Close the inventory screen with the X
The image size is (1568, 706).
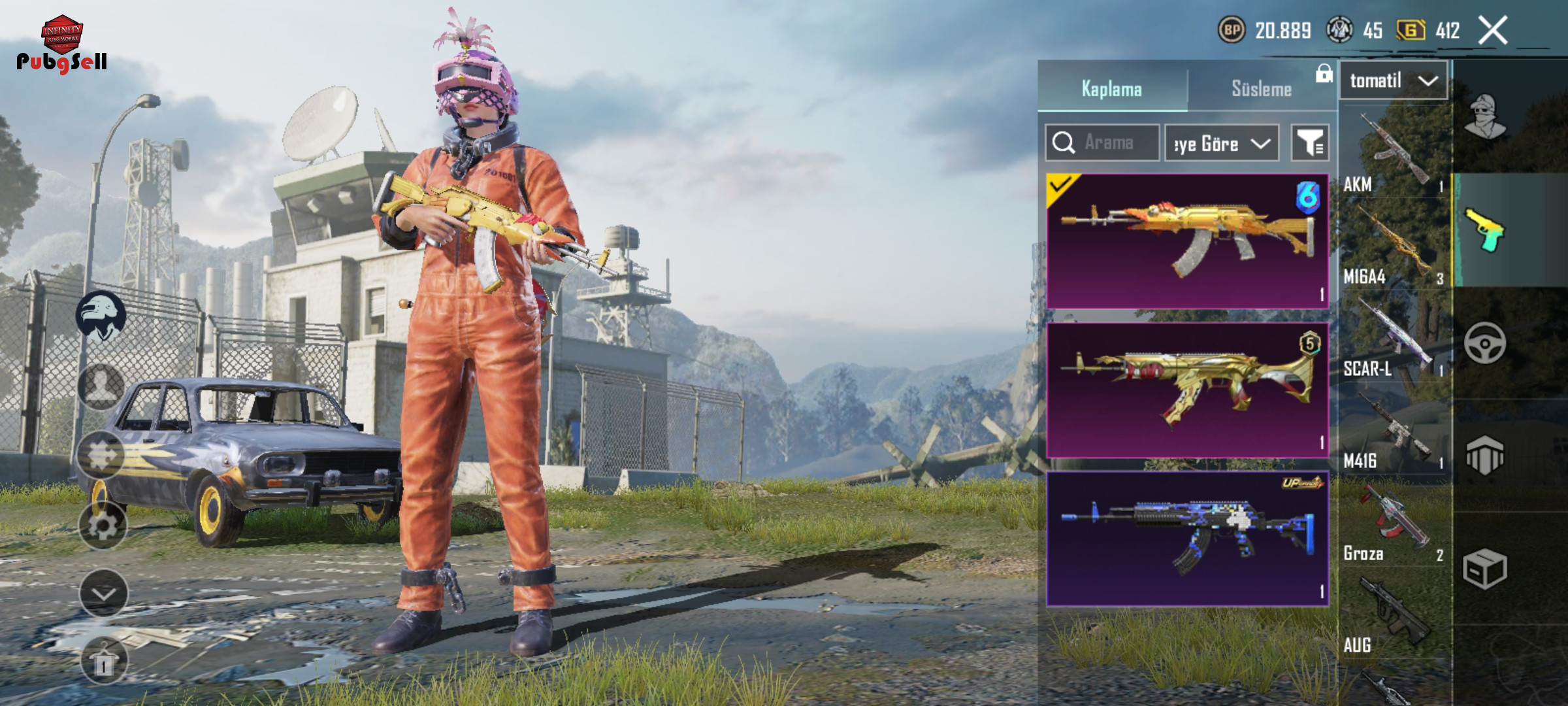tap(1493, 30)
